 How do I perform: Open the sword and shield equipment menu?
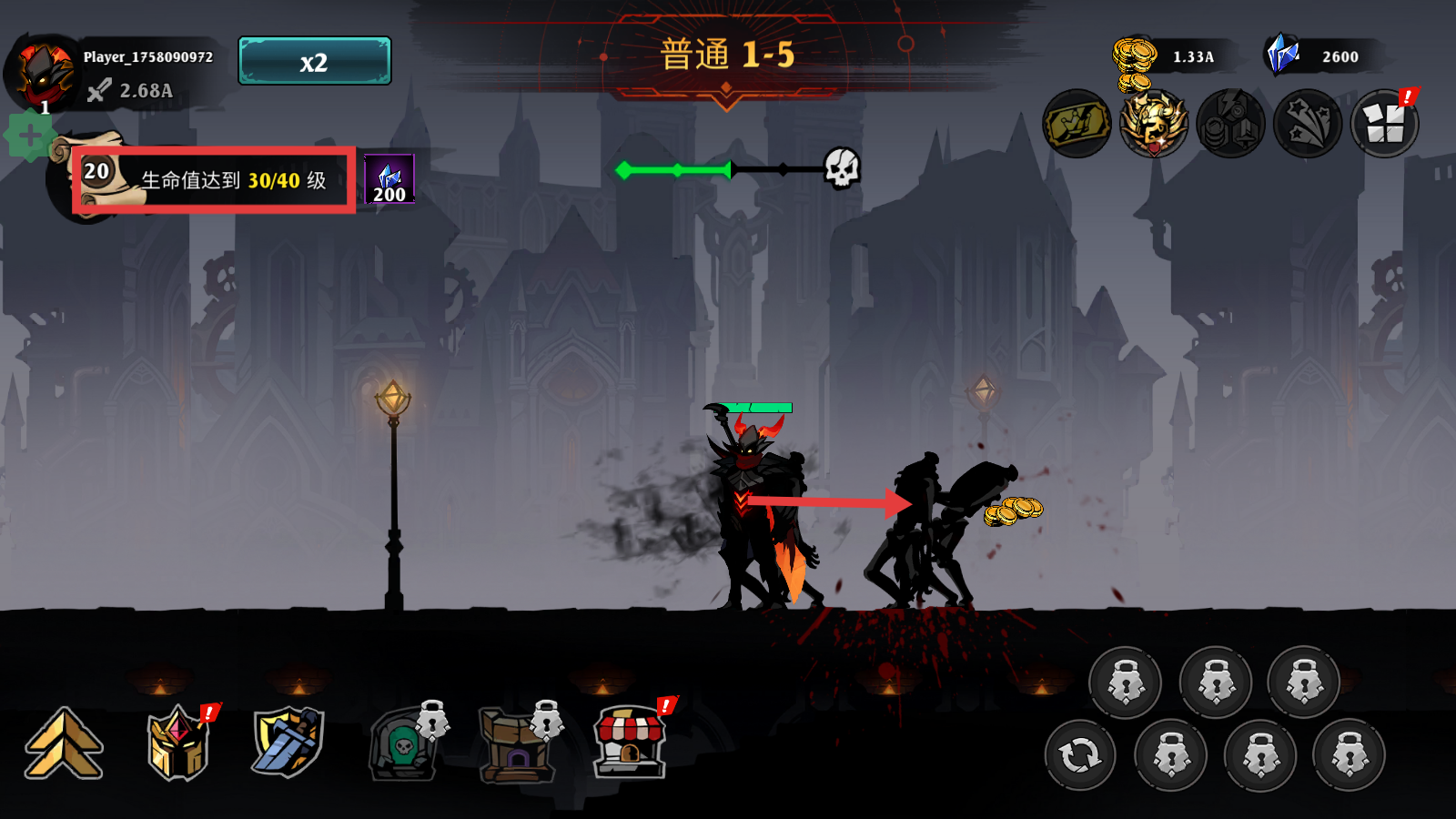coord(288,743)
